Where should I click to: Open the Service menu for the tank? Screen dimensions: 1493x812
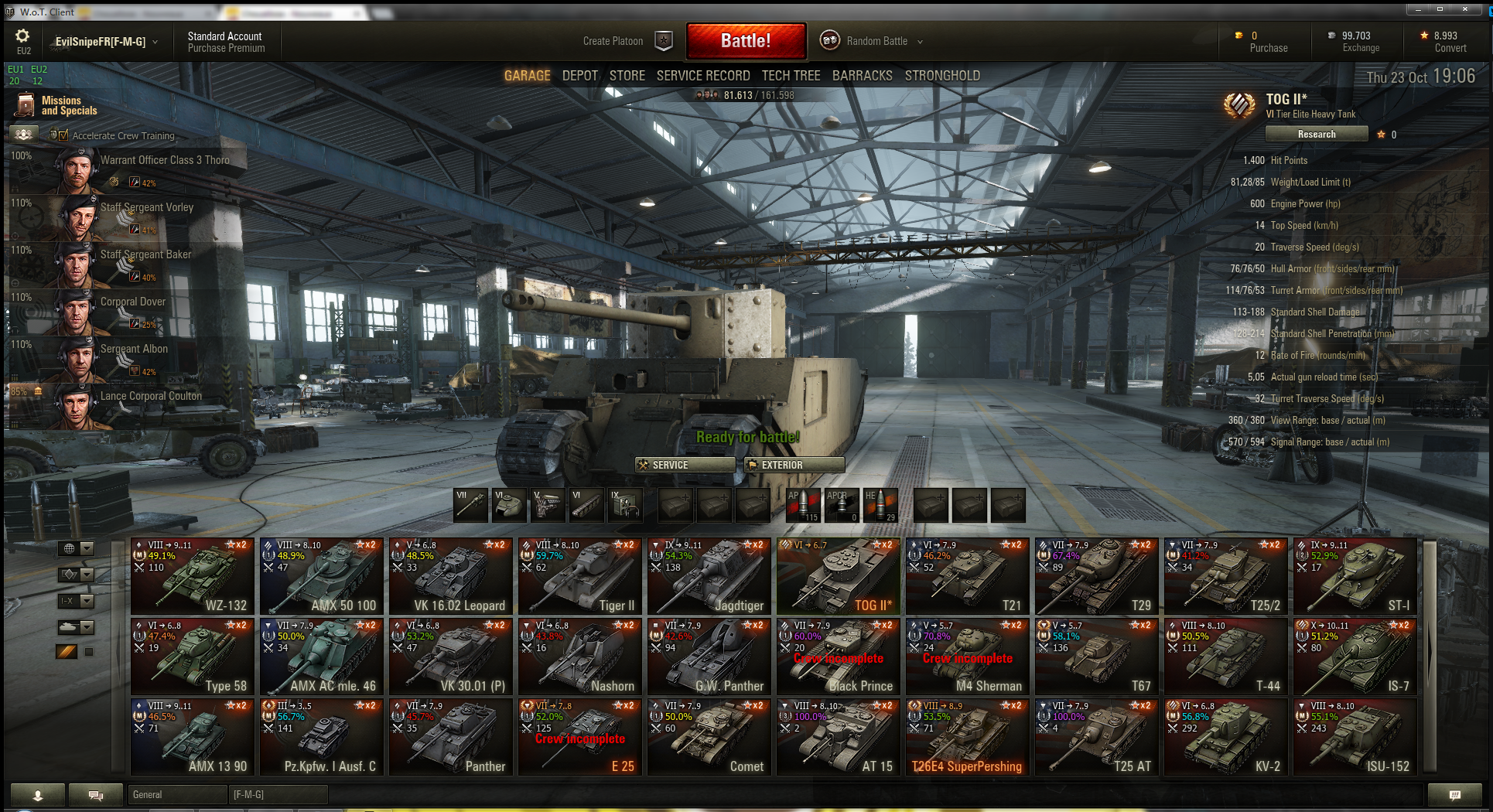[685, 465]
